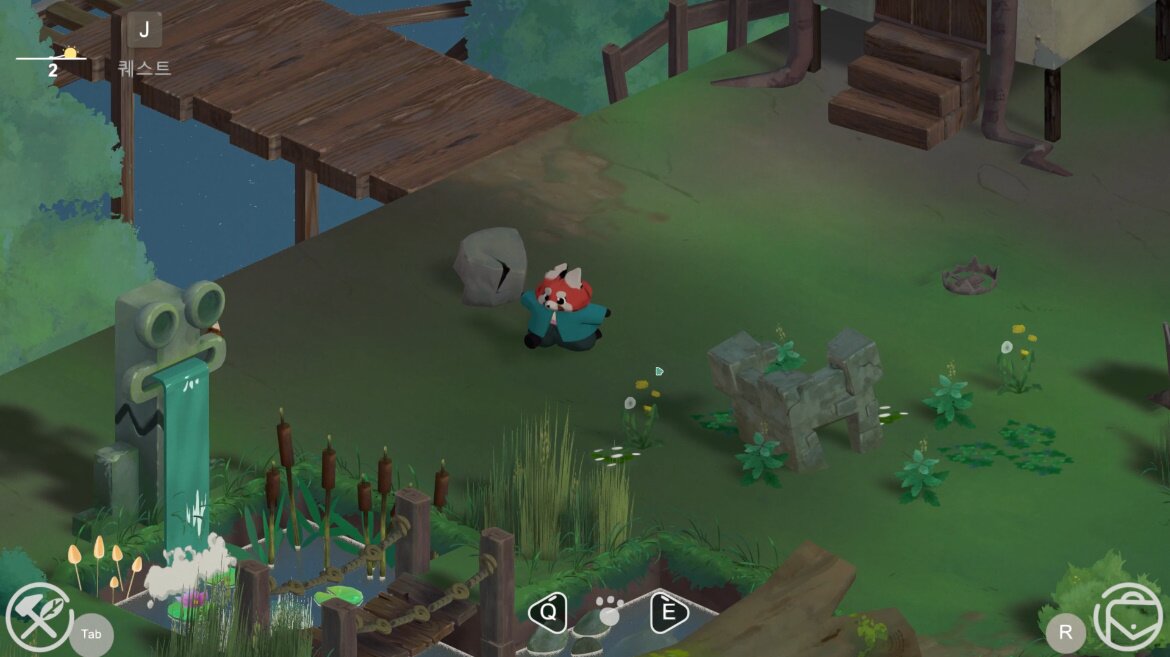Image resolution: width=1170 pixels, height=657 pixels.
Task: Select the paw print icon
Action: [x=609, y=609]
